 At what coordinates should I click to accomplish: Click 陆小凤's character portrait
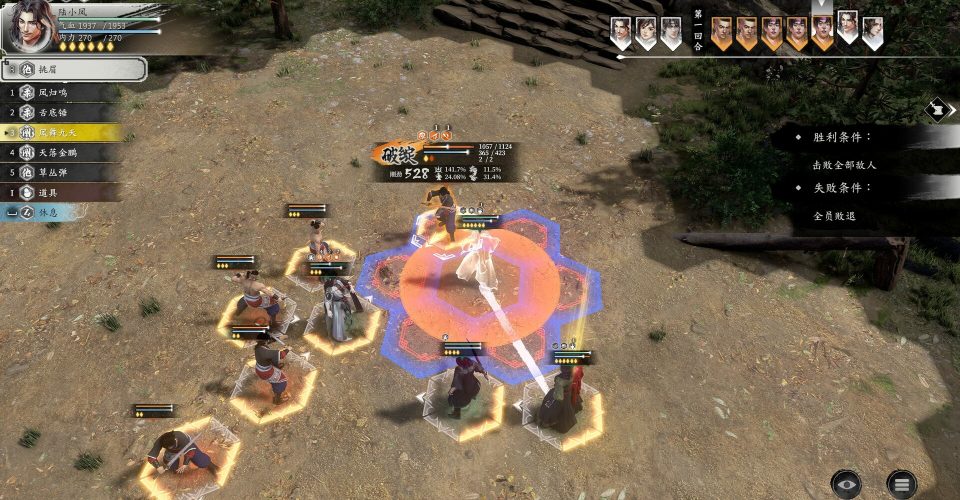click(x=30, y=25)
